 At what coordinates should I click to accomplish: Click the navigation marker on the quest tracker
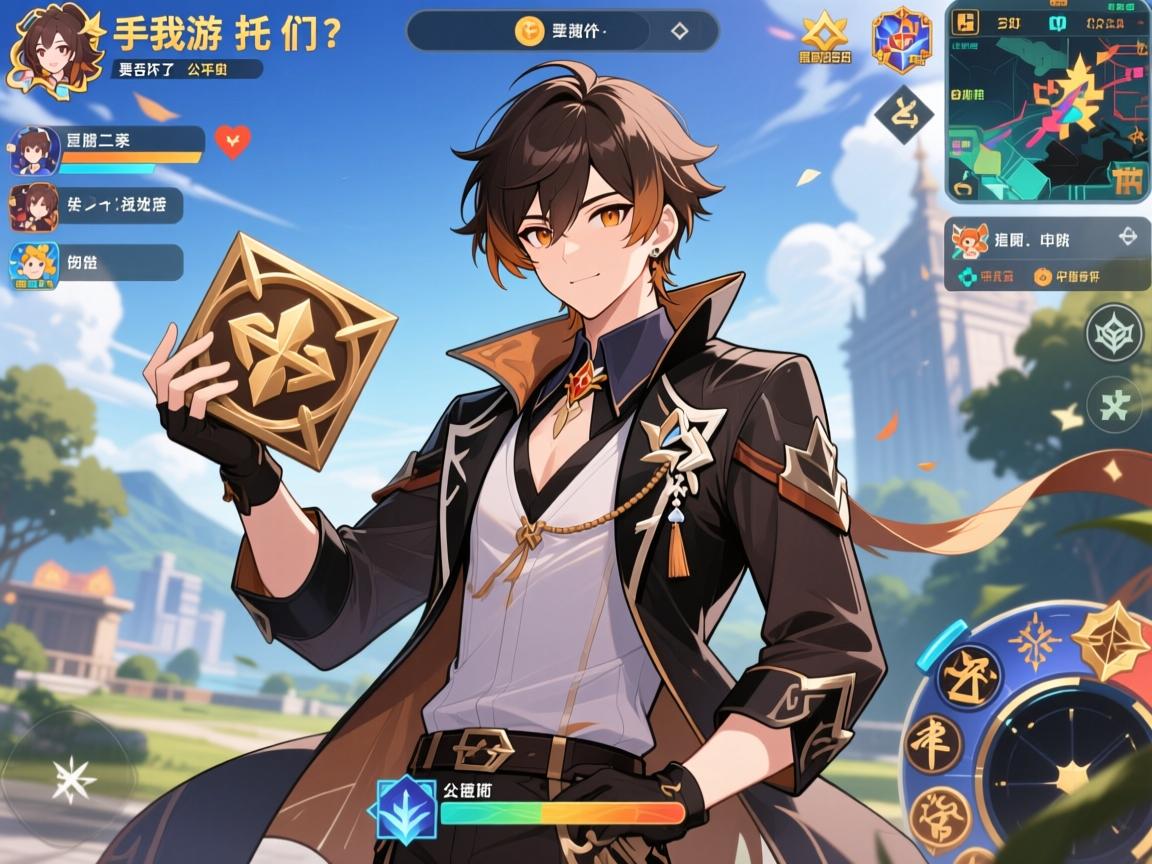1127,237
